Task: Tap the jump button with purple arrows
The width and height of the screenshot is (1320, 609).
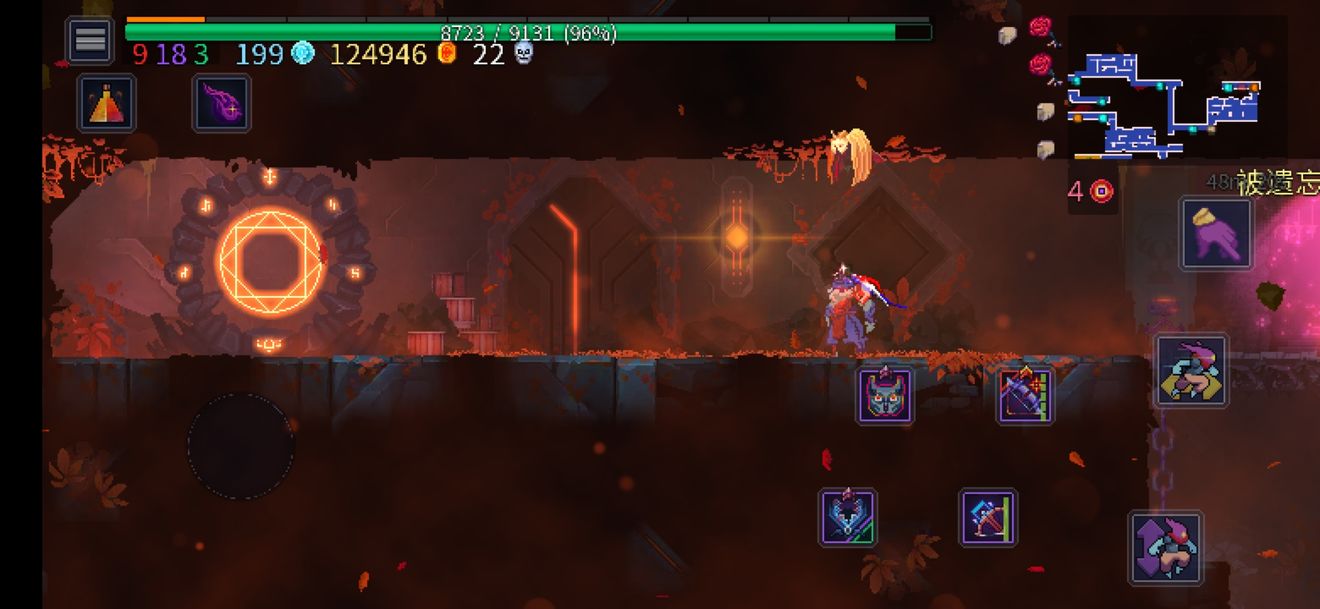Action: pos(1165,547)
